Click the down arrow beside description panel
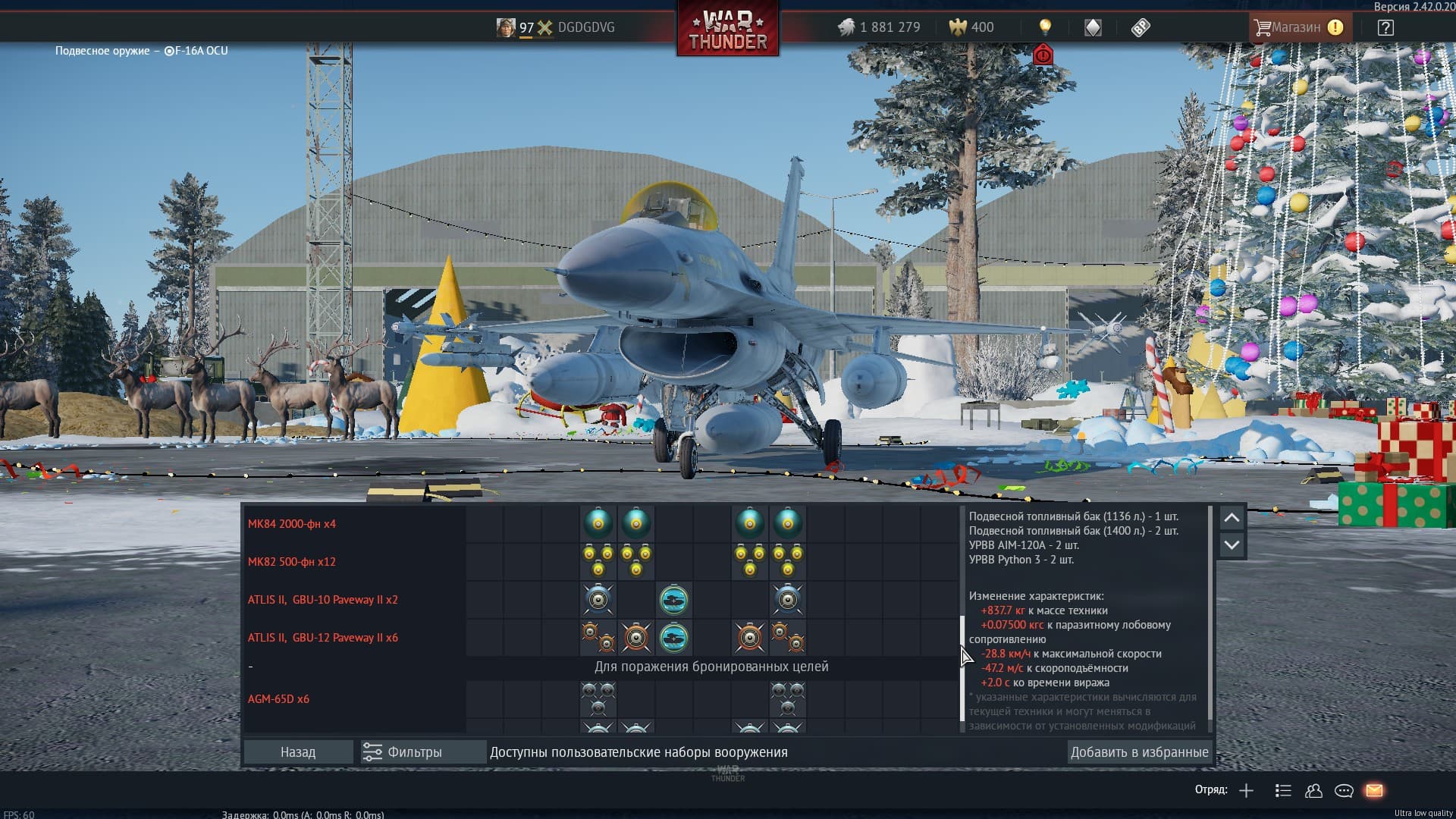1456x819 pixels. (x=1232, y=545)
